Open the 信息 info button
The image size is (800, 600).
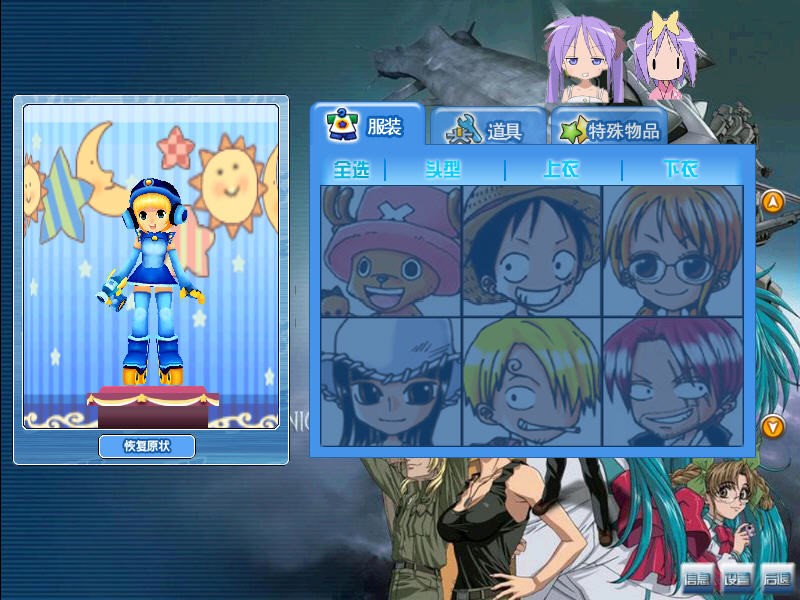(x=697, y=578)
